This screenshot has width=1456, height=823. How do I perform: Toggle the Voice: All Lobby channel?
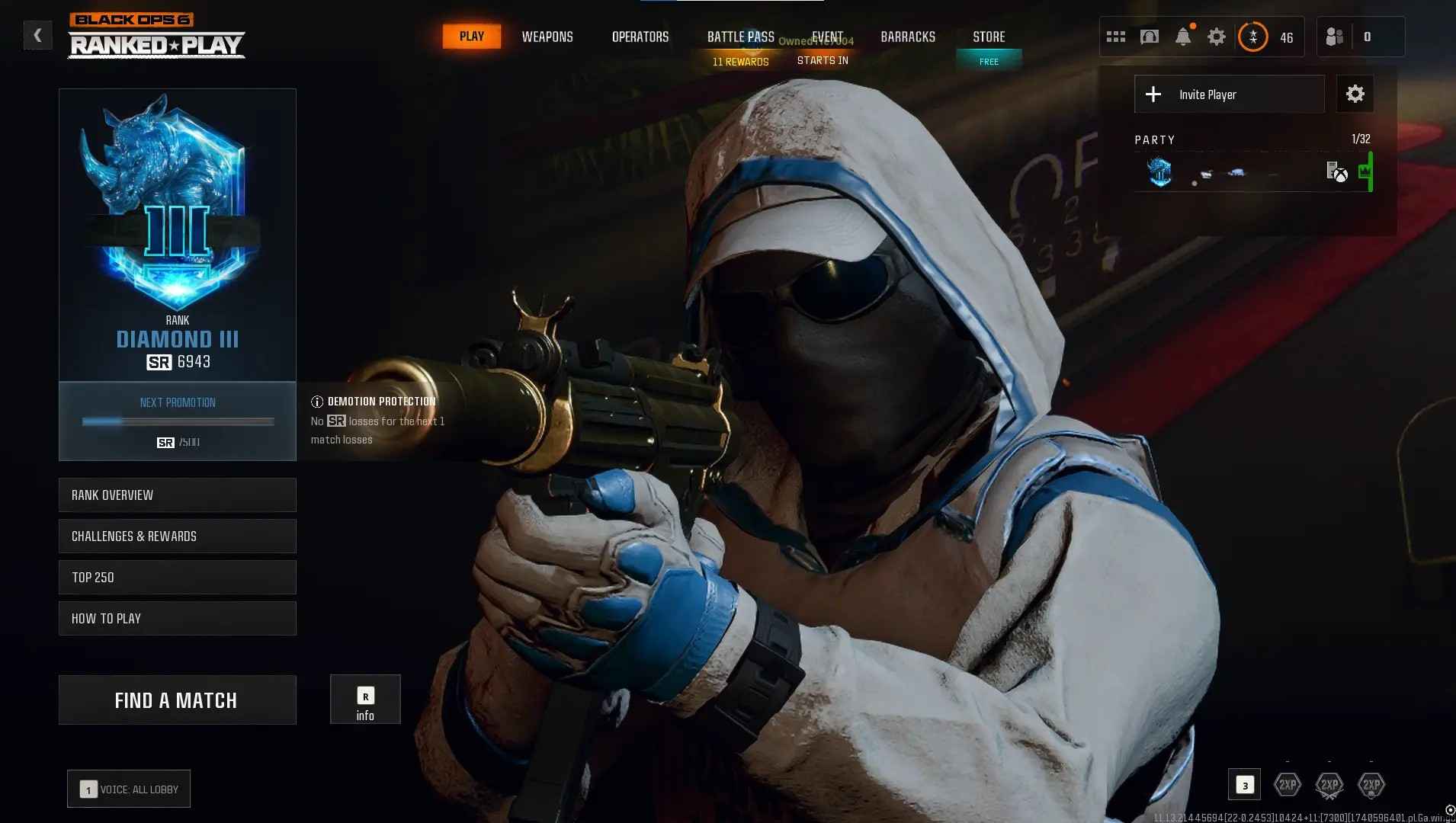point(128,789)
